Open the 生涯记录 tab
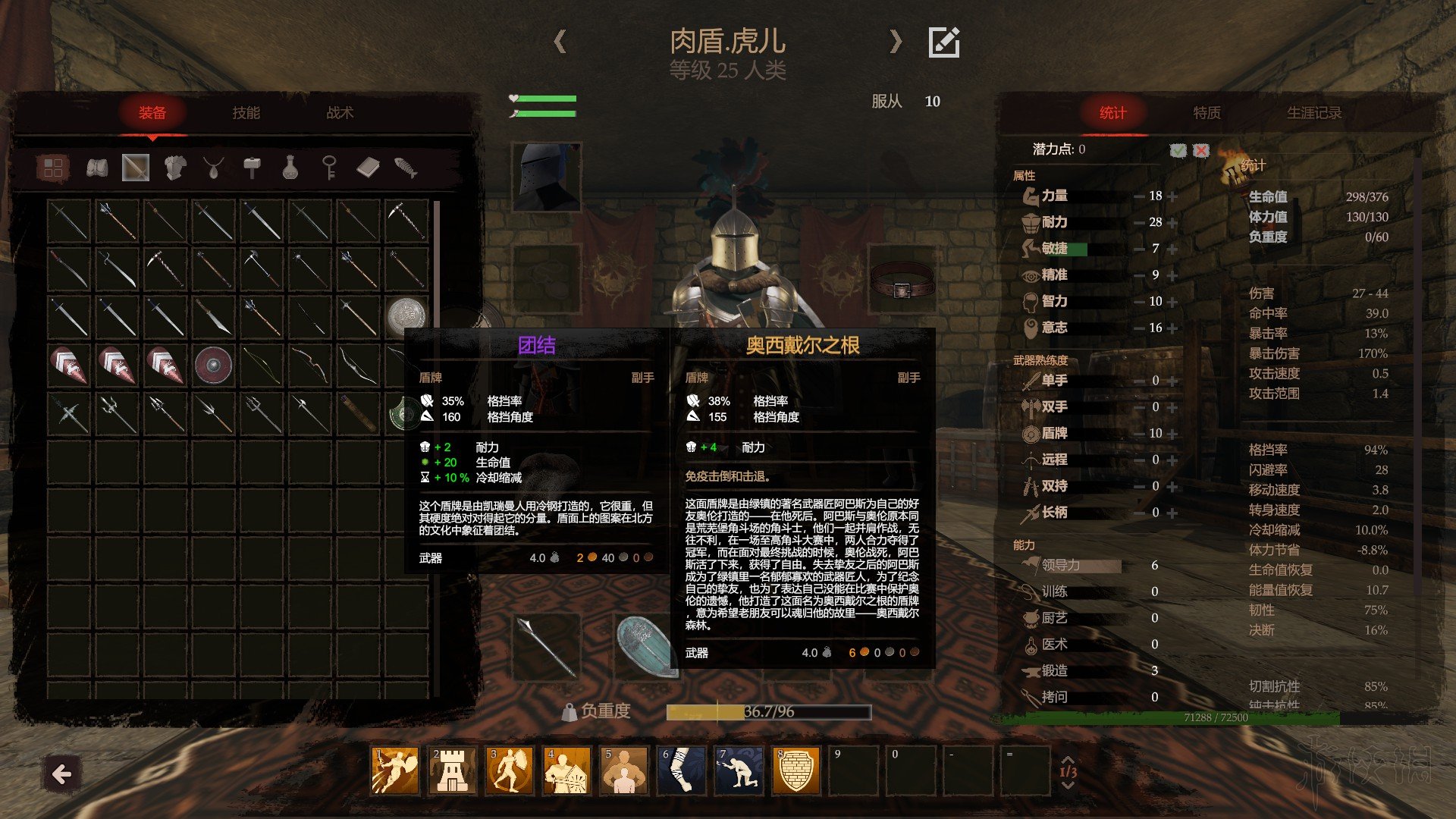The width and height of the screenshot is (1456, 819). [x=1313, y=113]
